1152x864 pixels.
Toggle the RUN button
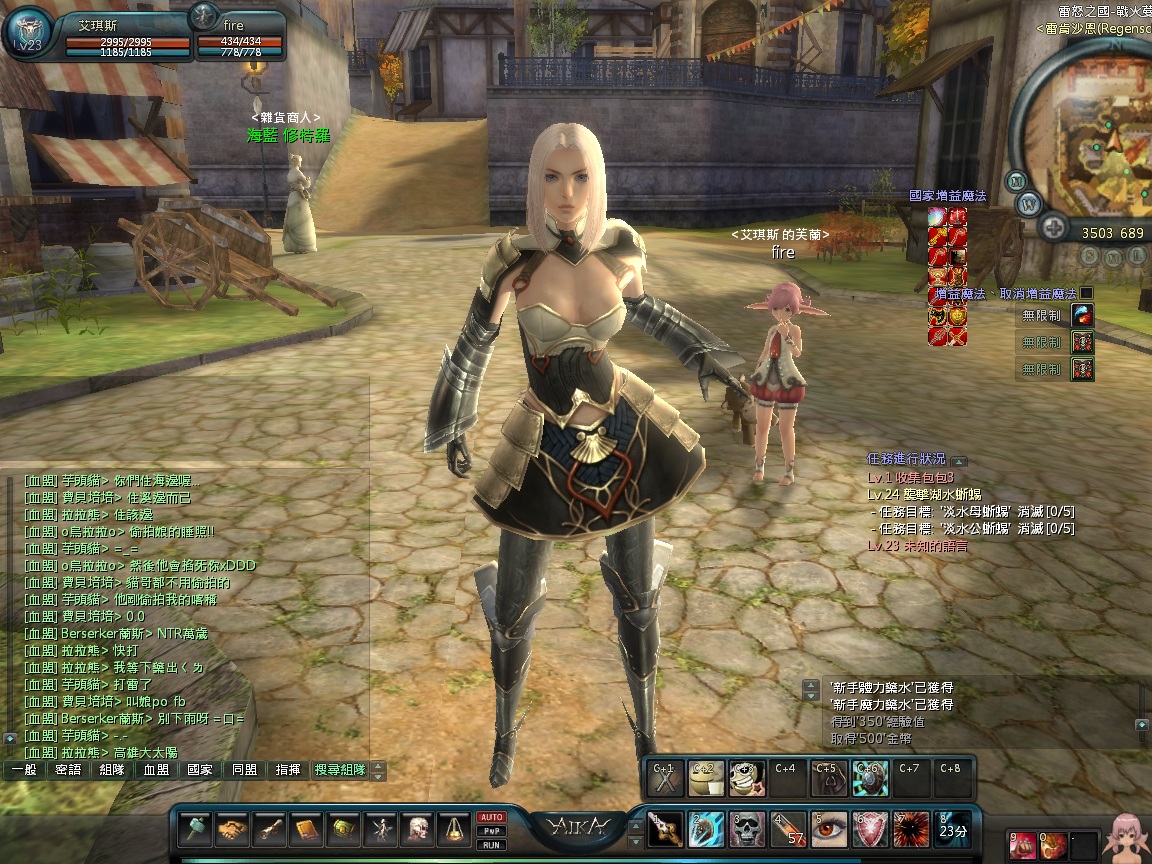click(x=491, y=845)
